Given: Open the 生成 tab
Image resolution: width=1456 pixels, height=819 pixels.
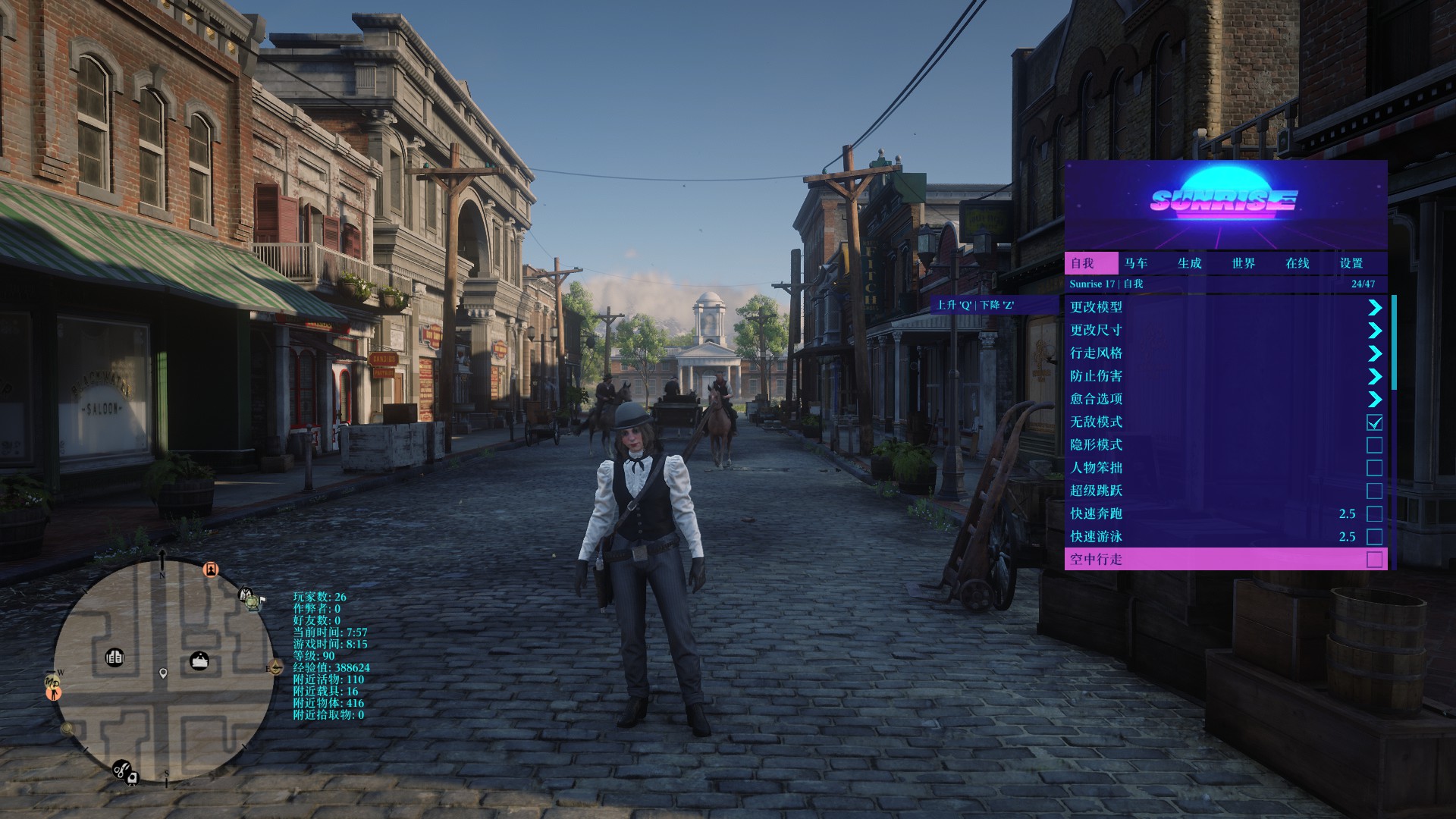Looking at the screenshot, I should click(1189, 263).
